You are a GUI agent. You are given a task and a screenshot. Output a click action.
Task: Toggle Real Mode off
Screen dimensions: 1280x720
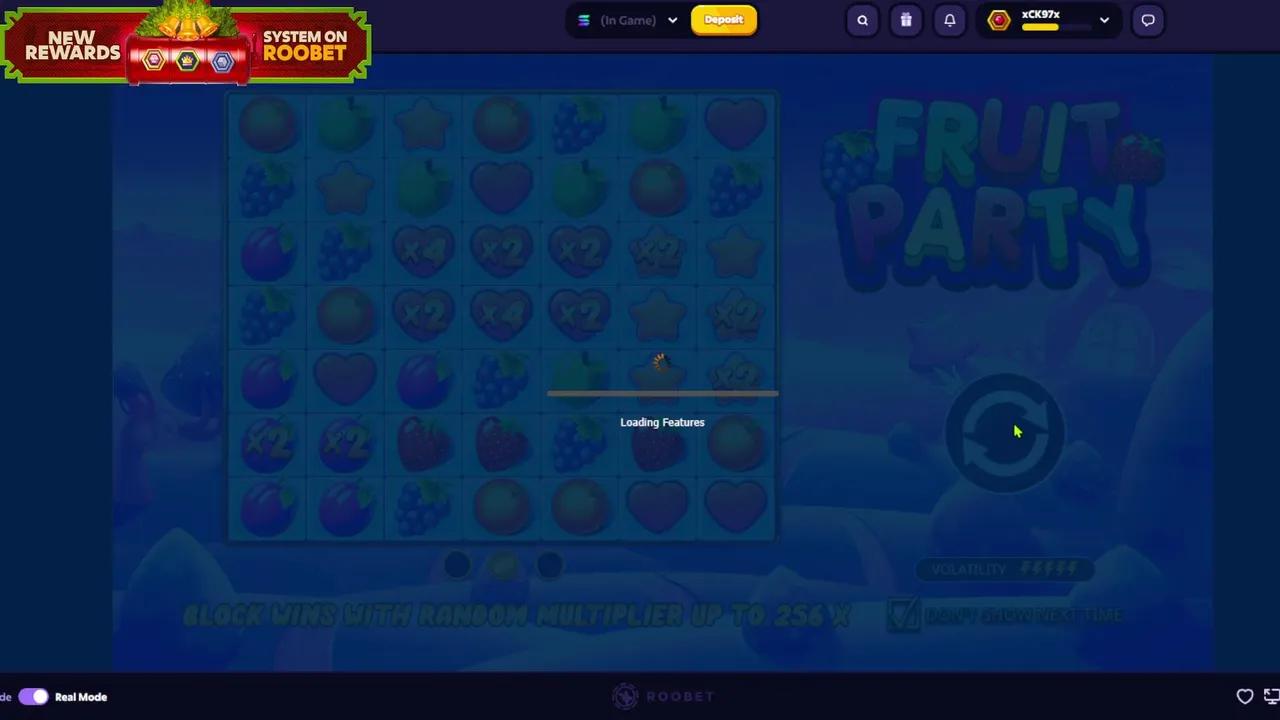pos(33,696)
